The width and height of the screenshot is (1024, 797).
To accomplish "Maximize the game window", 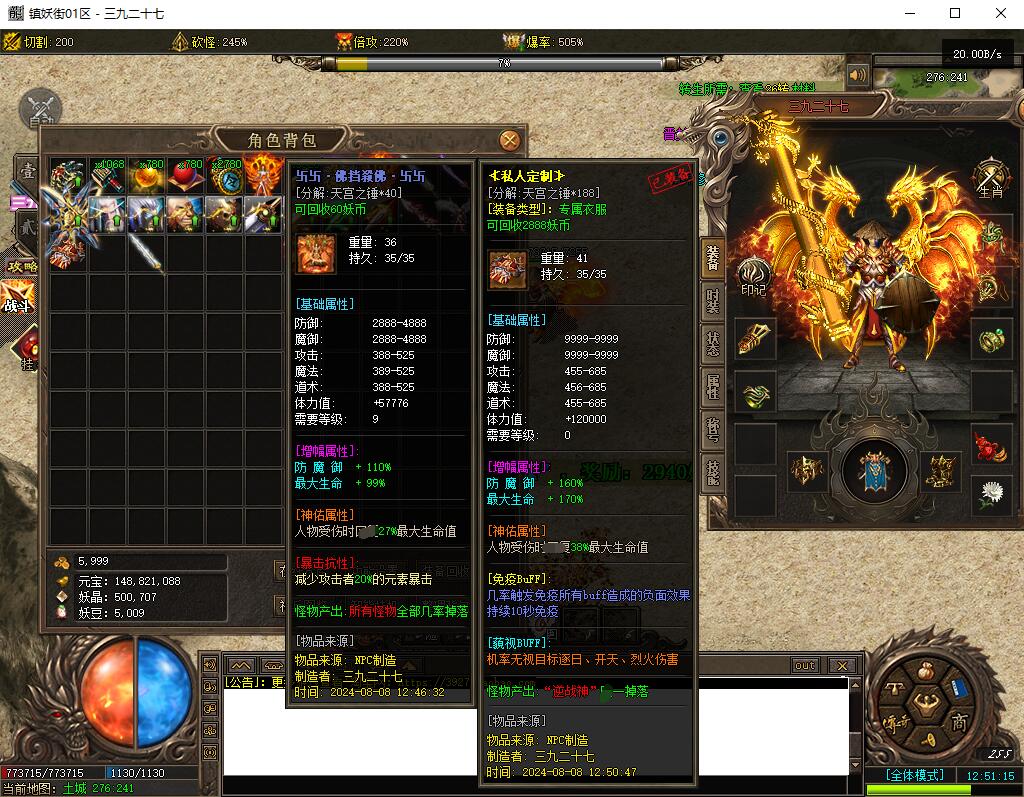I will click(x=955, y=13).
